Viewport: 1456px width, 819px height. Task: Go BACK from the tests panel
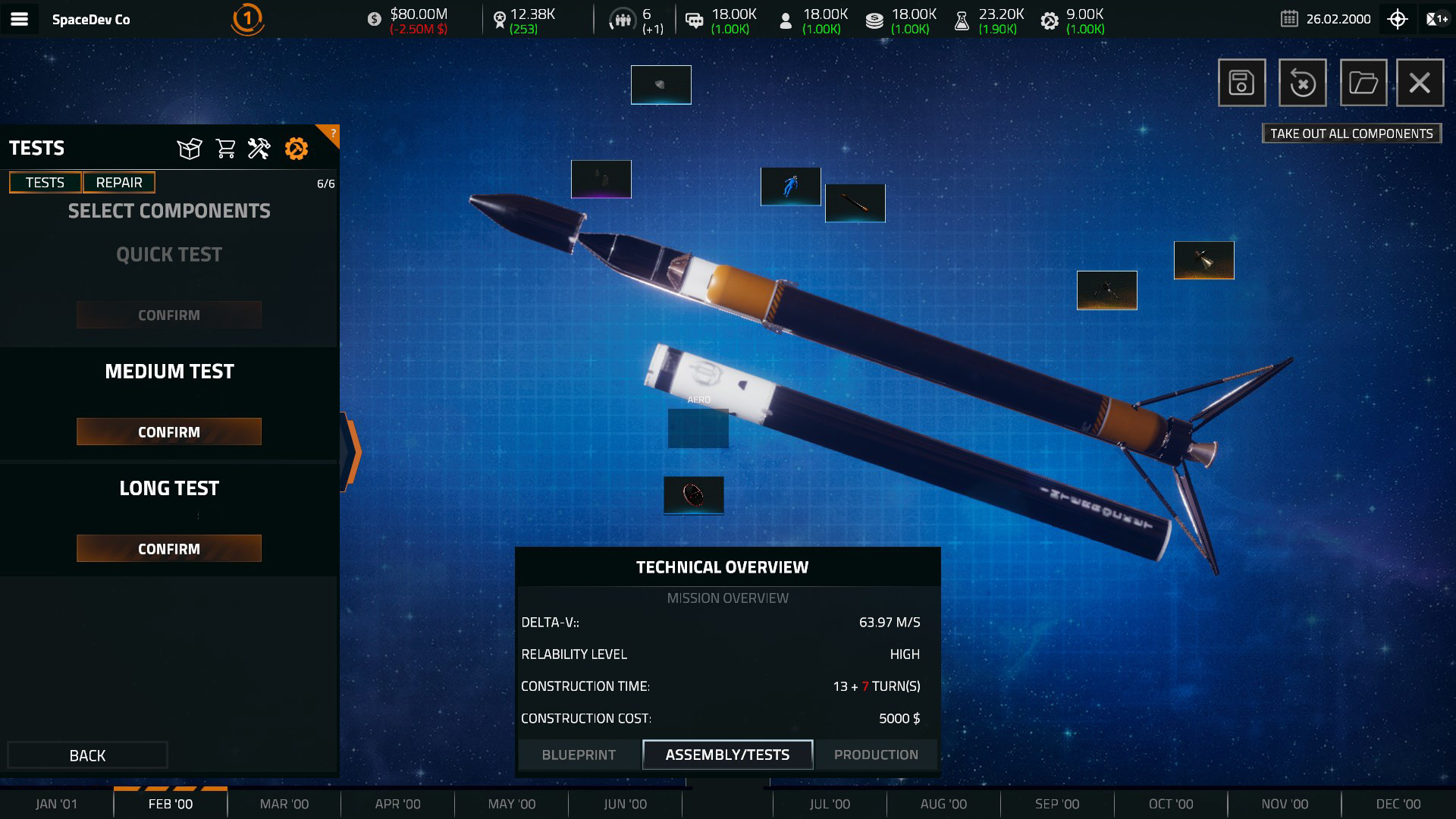click(86, 755)
